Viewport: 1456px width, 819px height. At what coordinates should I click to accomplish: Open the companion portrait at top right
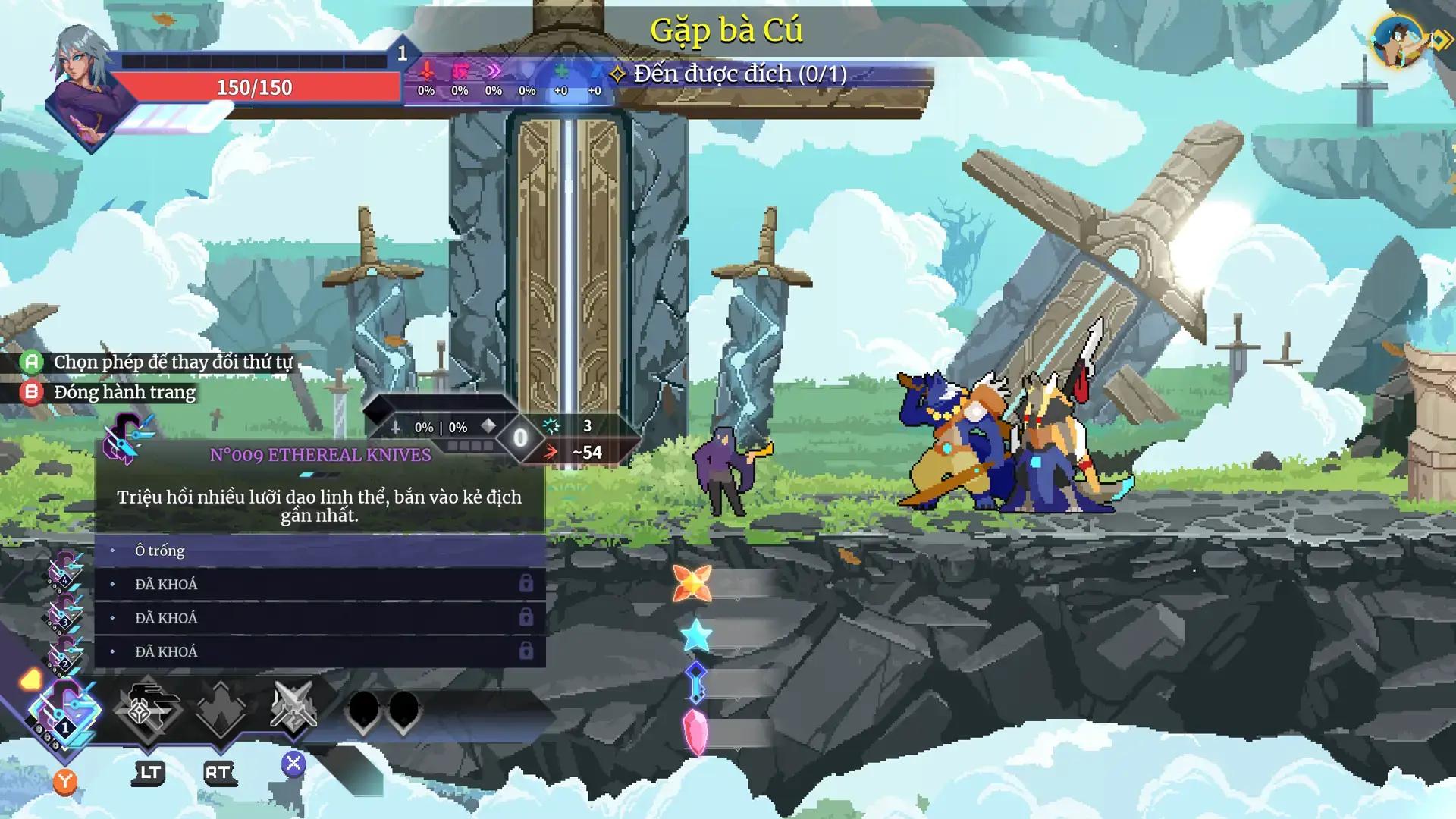(x=1398, y=42)
